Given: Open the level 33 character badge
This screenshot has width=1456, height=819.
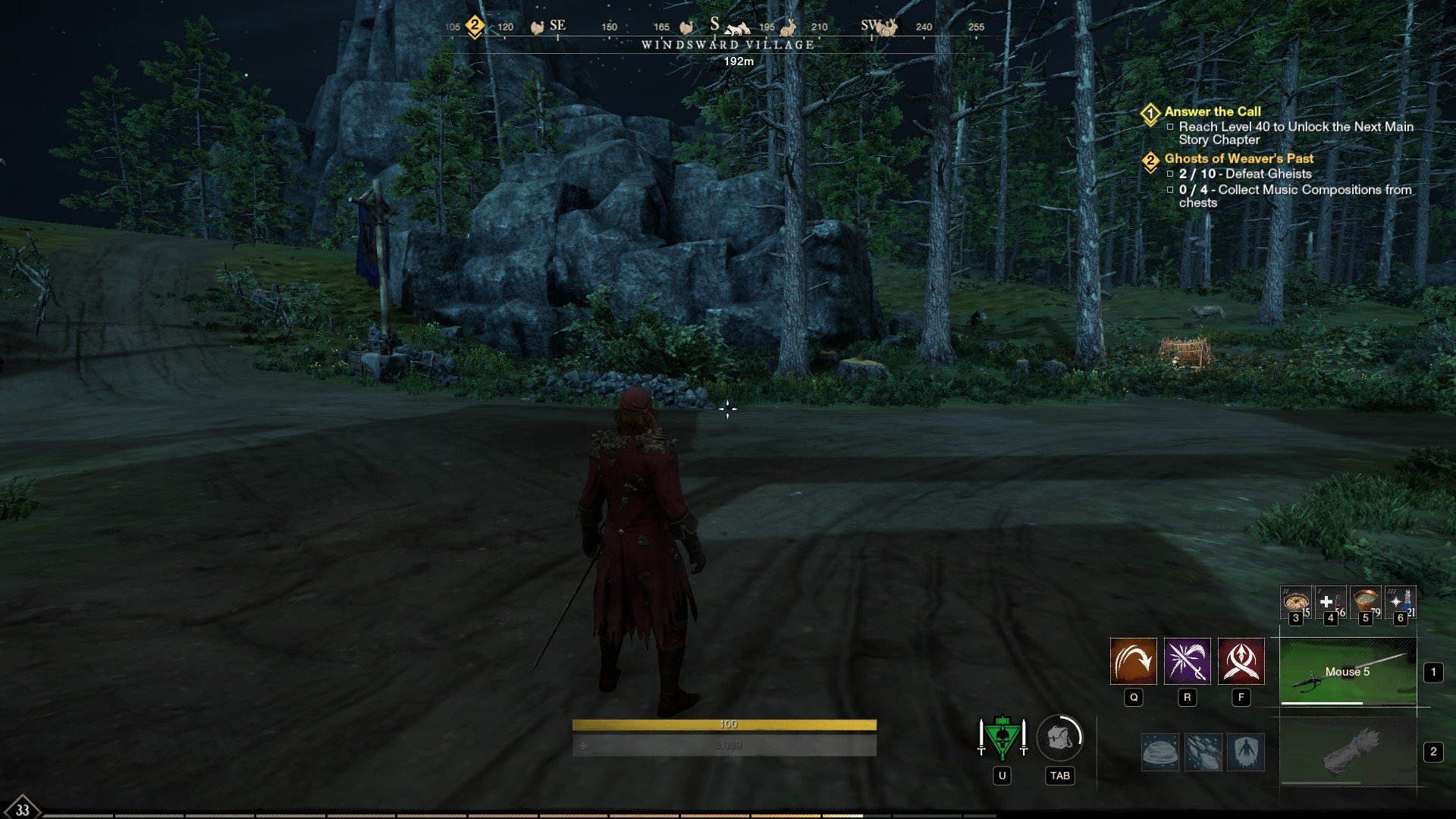Looking at the screenshot, I should click(22, 808).
